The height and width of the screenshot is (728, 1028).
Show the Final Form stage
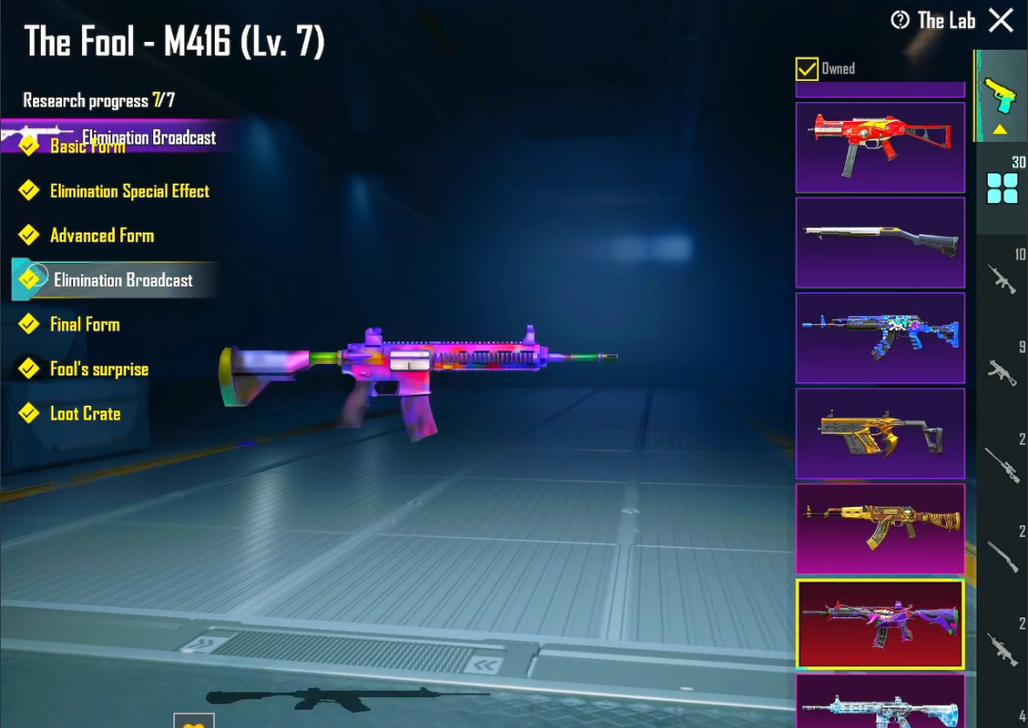tap(84, 325)
